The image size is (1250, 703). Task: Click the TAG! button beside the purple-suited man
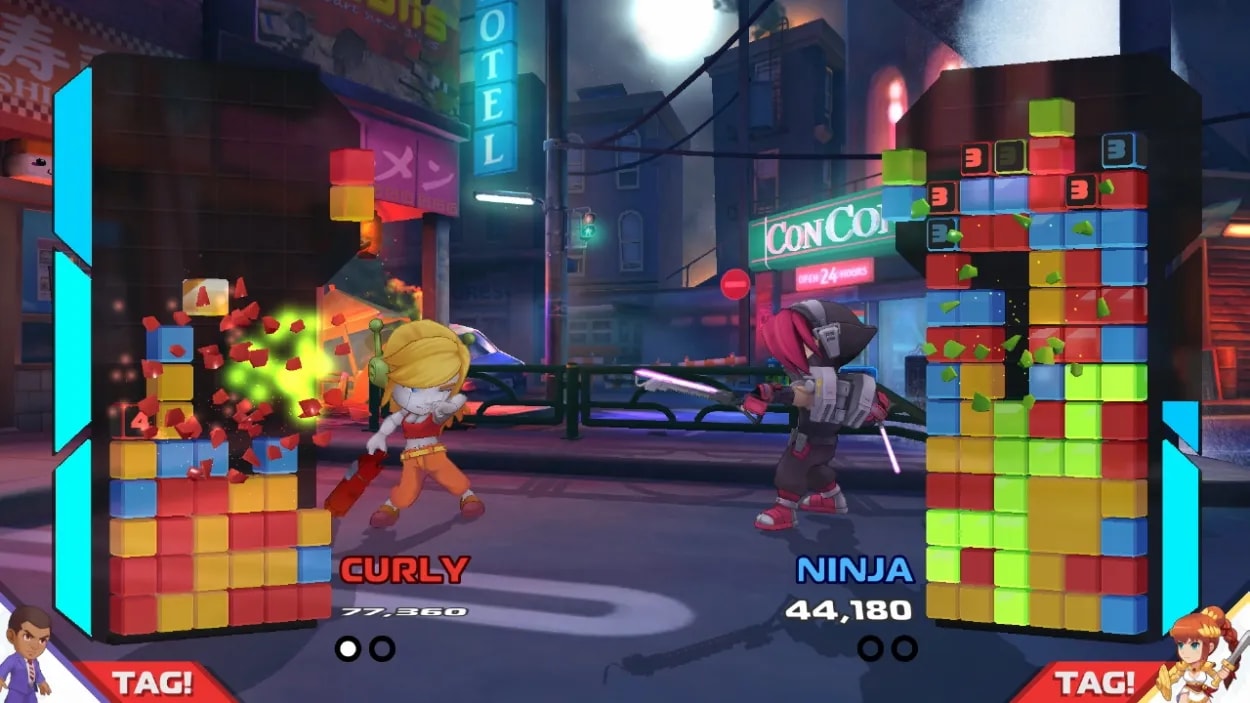152,682
